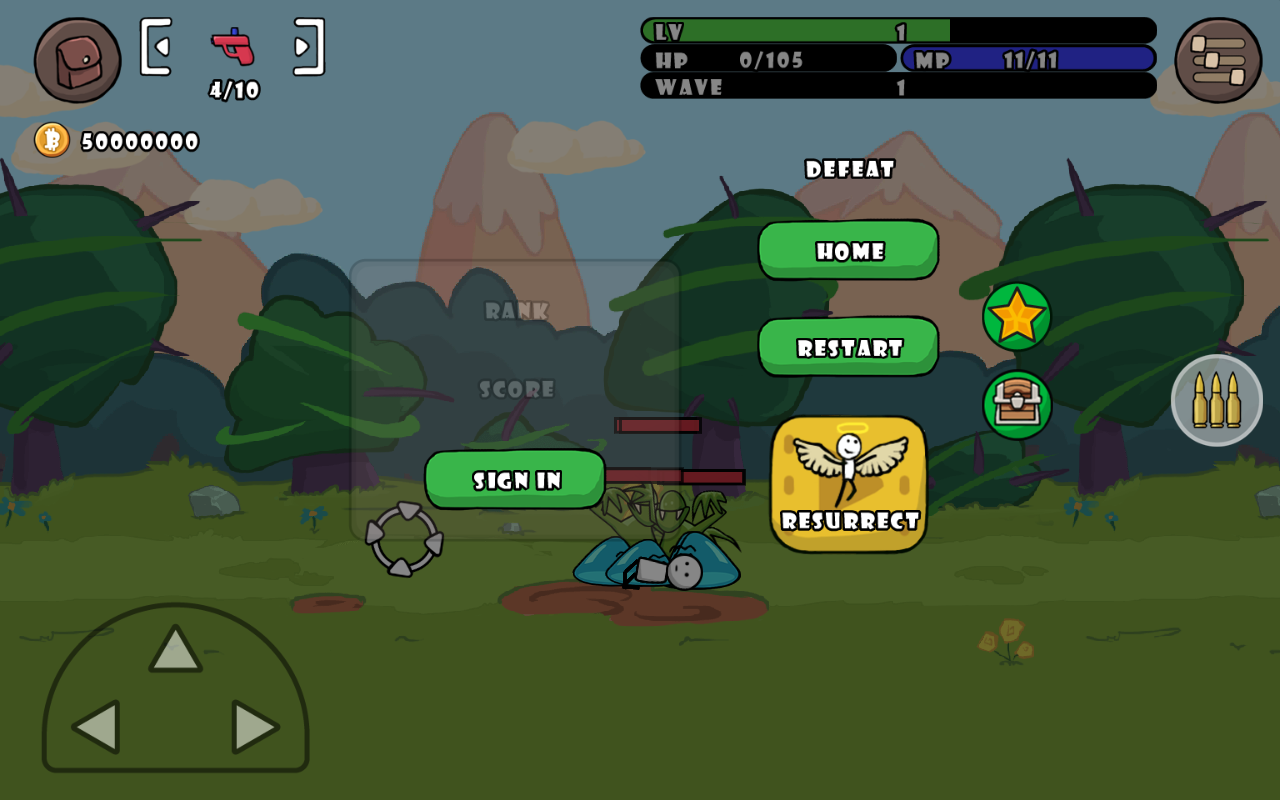This screenshot has width=1280, height=800.
Task: Restart the level
Action: pos(848,347)
